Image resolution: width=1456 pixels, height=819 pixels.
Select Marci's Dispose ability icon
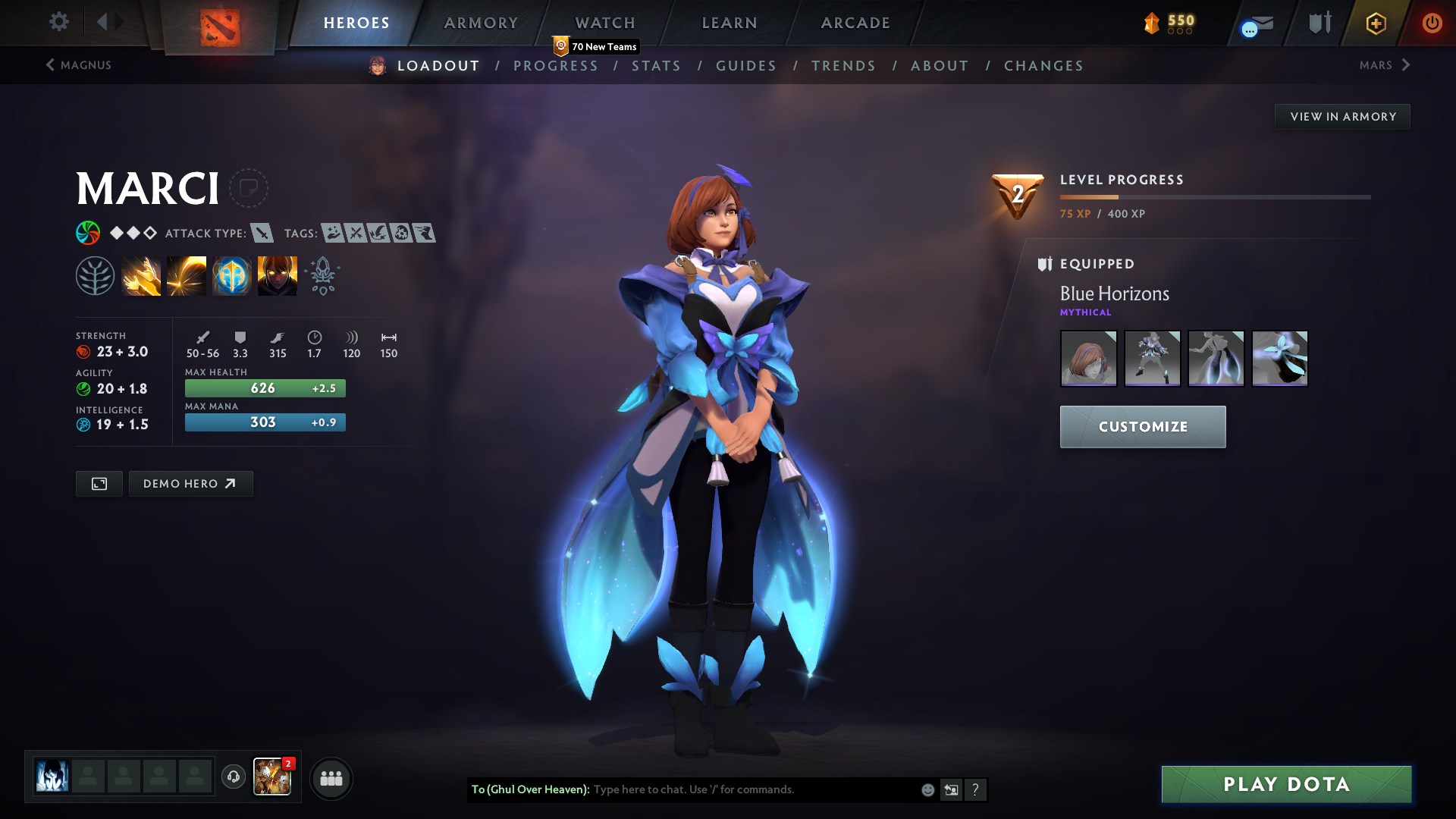coord(141,275)
